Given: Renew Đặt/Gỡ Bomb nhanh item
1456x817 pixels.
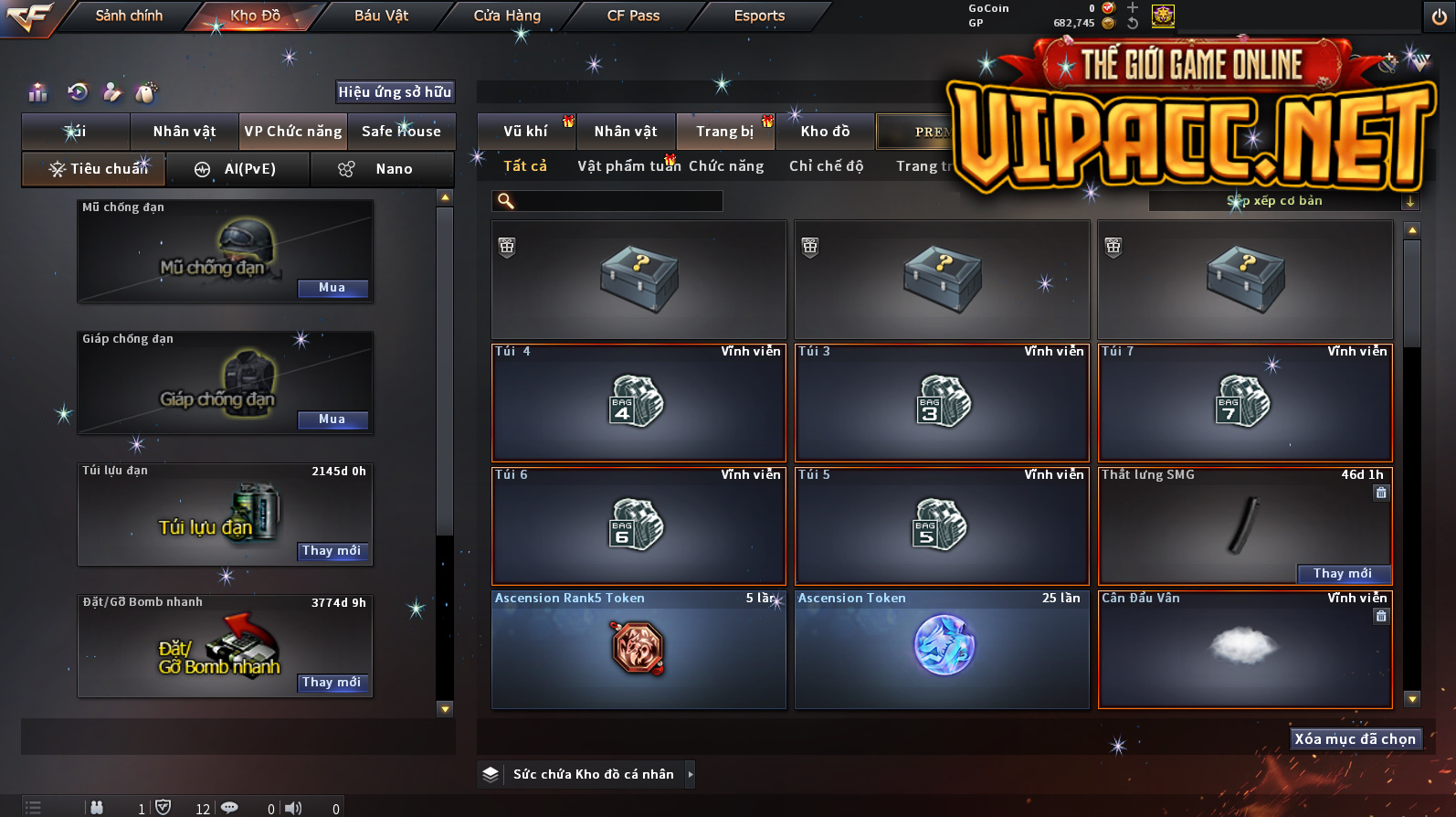Looking at the screenshot, I should pos(332,683).
